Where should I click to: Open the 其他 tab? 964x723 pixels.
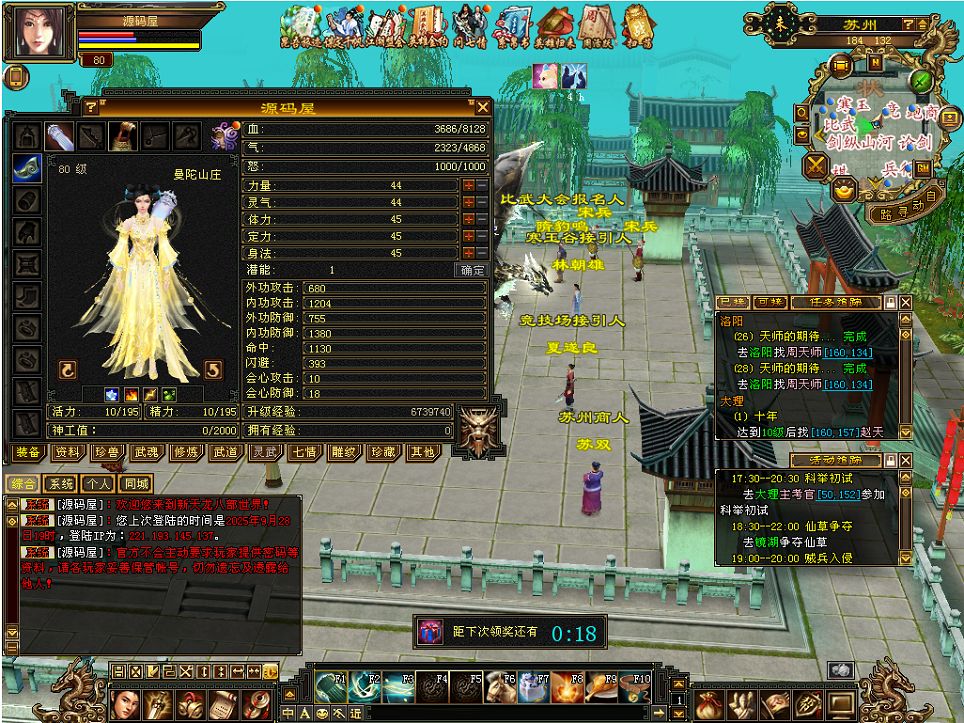(422, 452)
